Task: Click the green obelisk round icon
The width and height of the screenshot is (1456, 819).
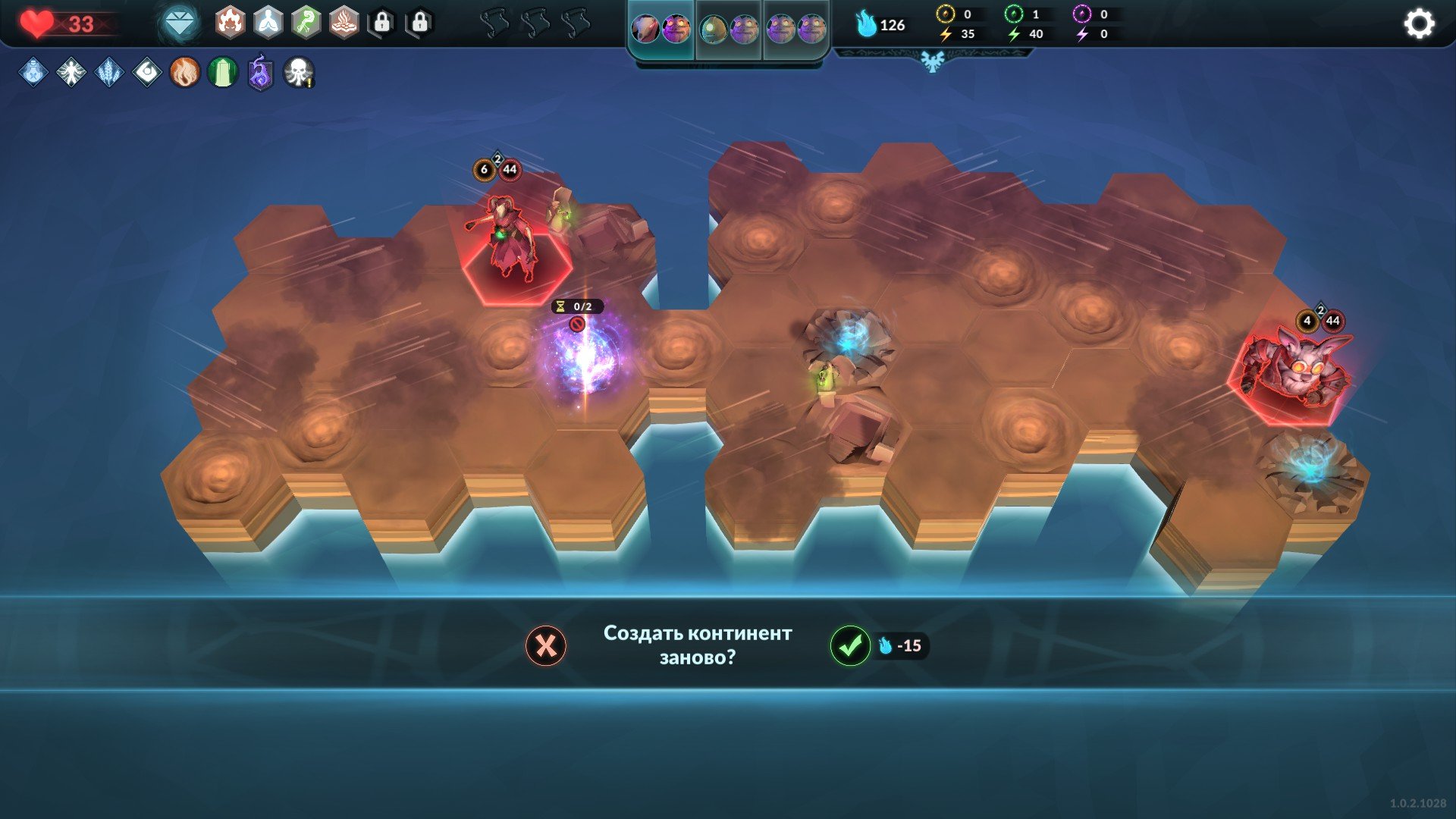Action: [223, 73]
